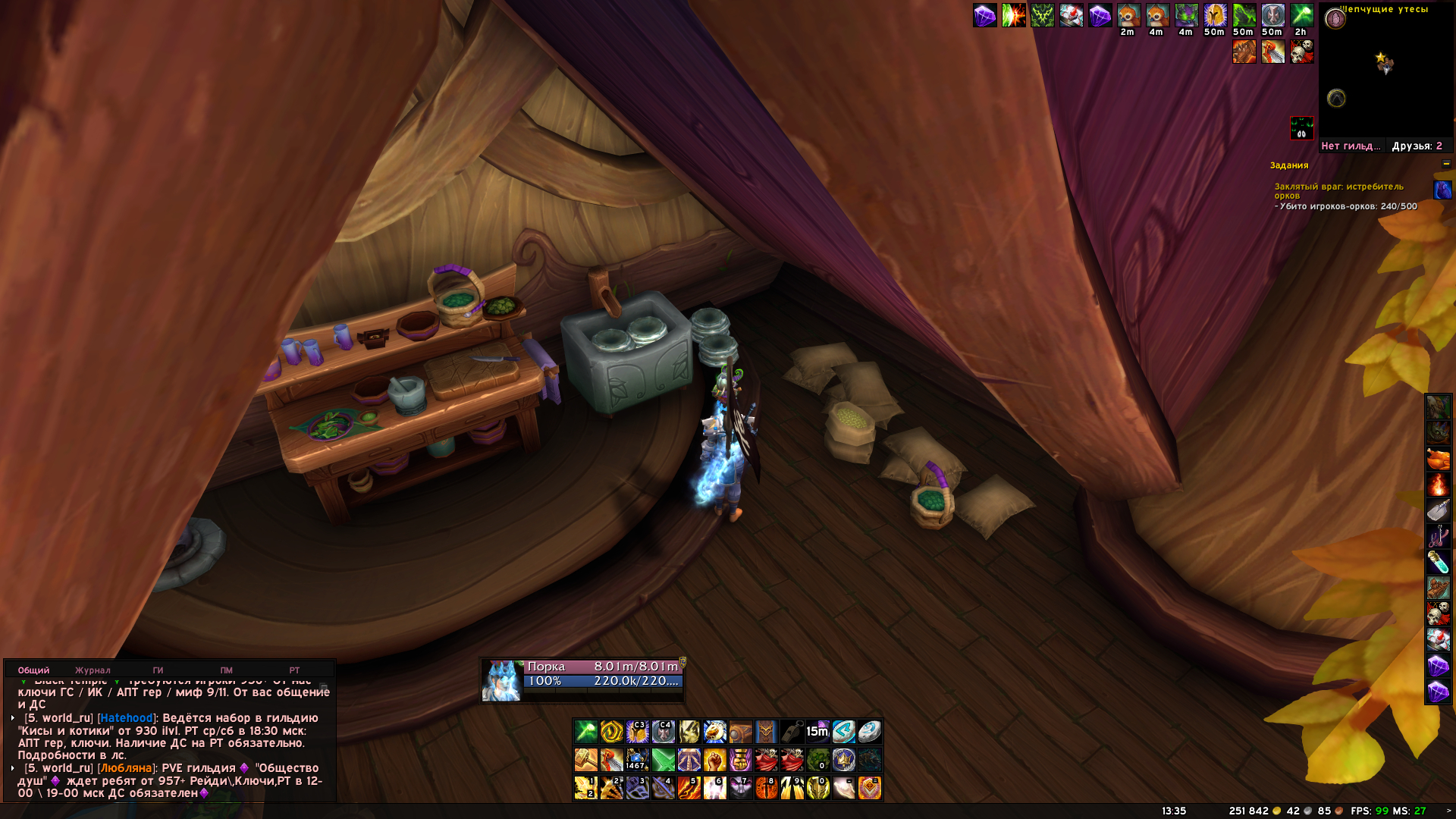Select the roast chicken cooking icon

click(1438, 459)
